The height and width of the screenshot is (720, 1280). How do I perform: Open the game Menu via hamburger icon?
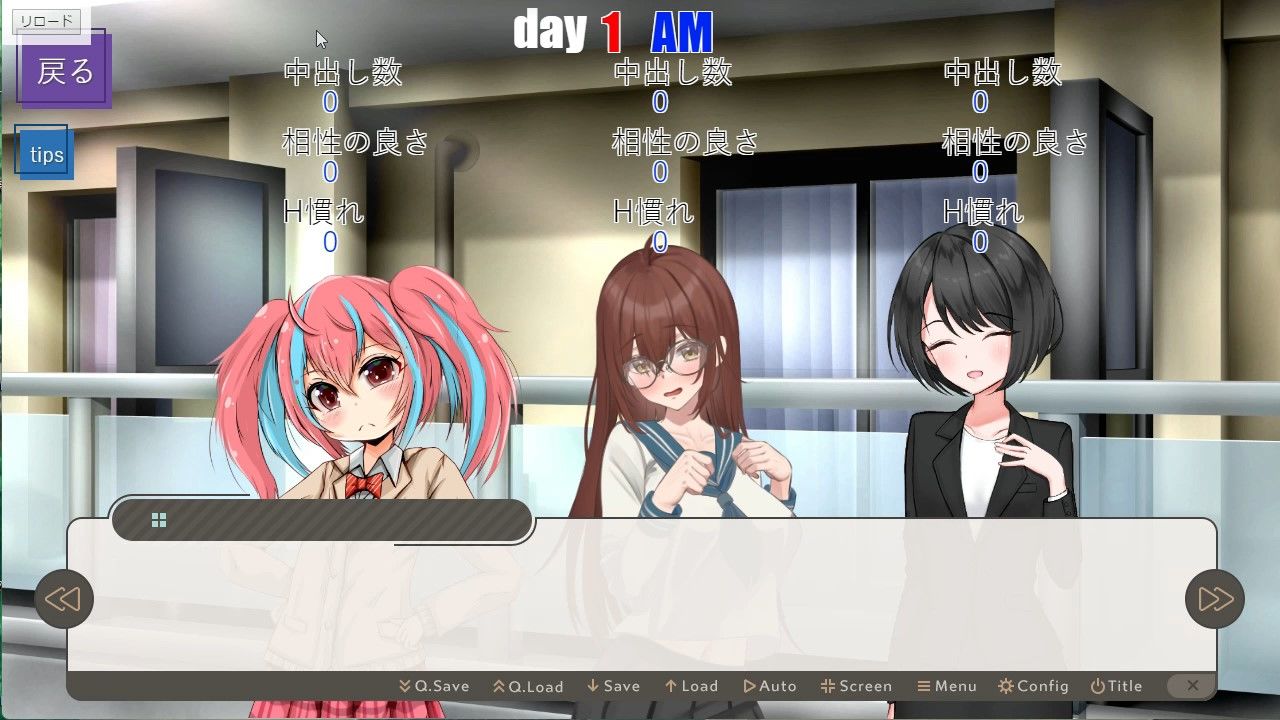click(x=947, y=686)
